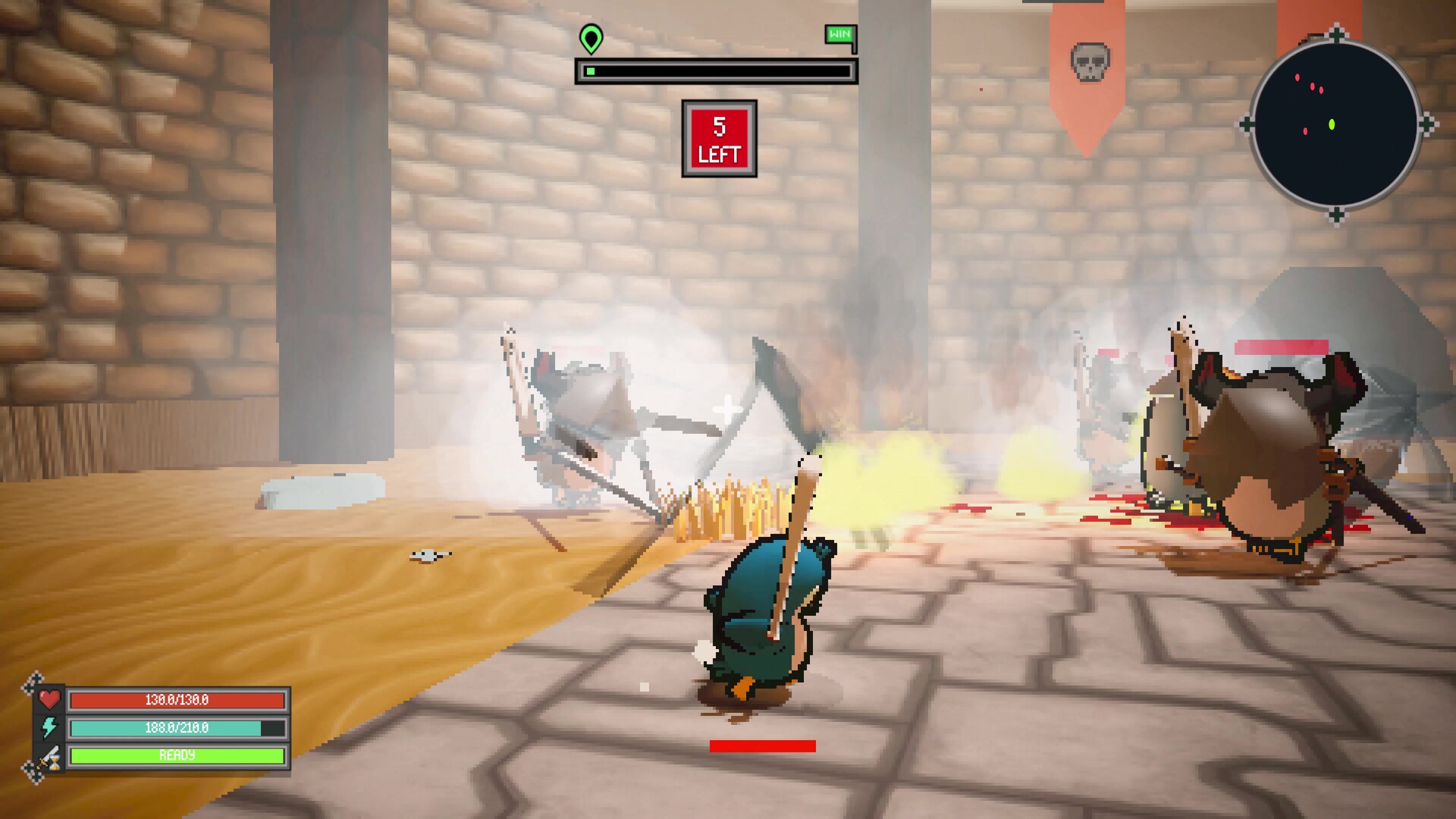The width and height of the screenshot is (1456, 819).
Task: Expand the top minimap compass marker
Action: [x=1336, y=30]
